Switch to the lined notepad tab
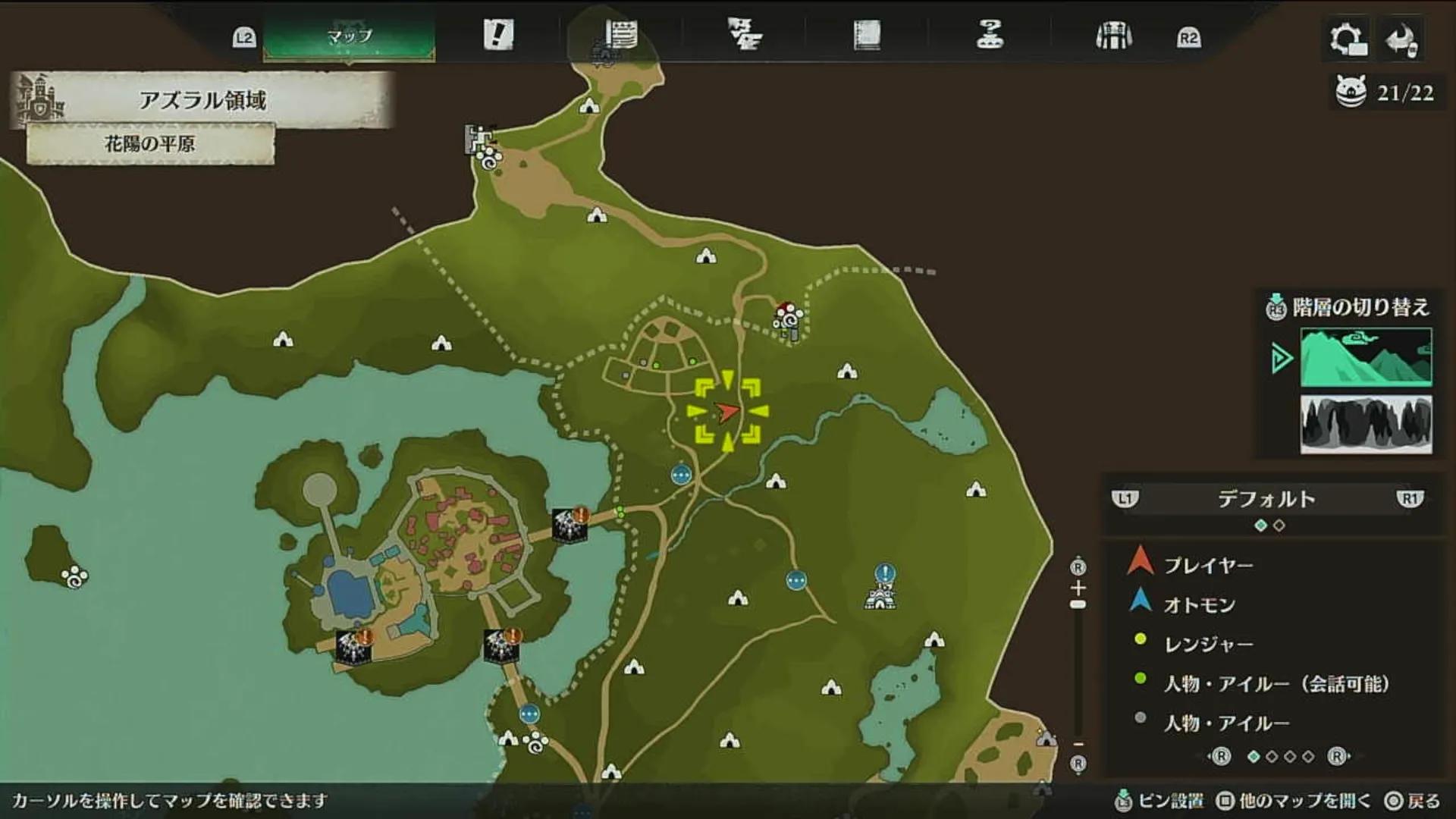The height and width of the screenshot is (819, 1456). [x=621, y=35]
